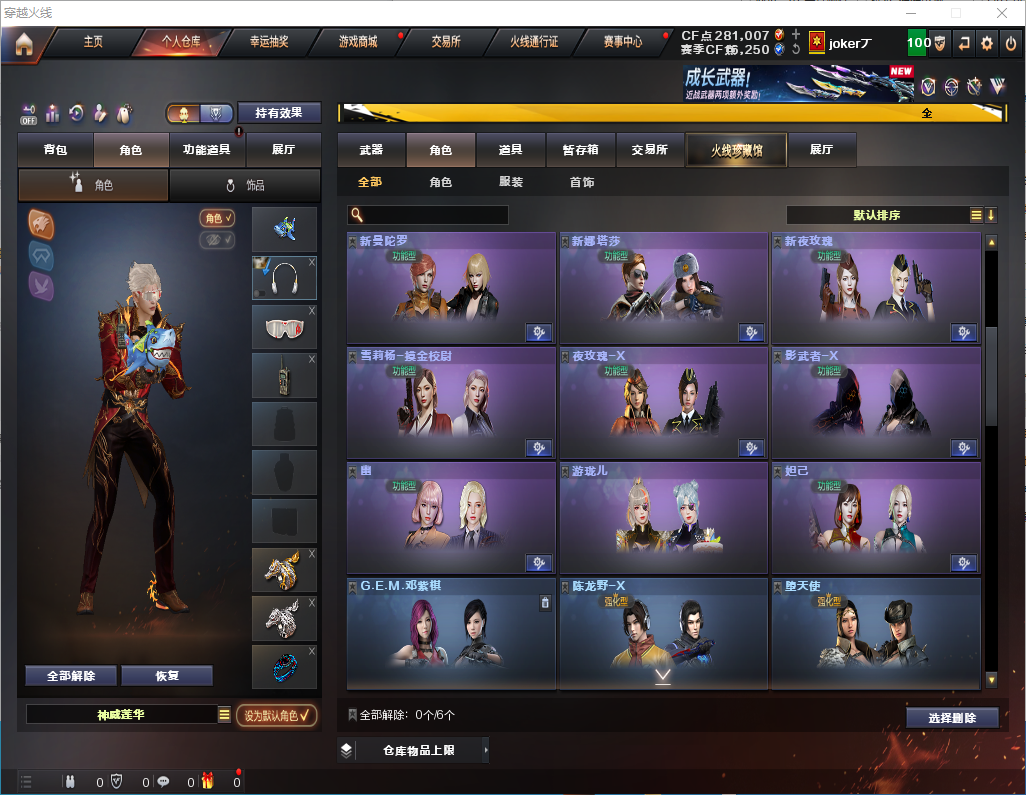Switch to 幸运抽奖 lucky draw tab

click(x=268, y=43)
